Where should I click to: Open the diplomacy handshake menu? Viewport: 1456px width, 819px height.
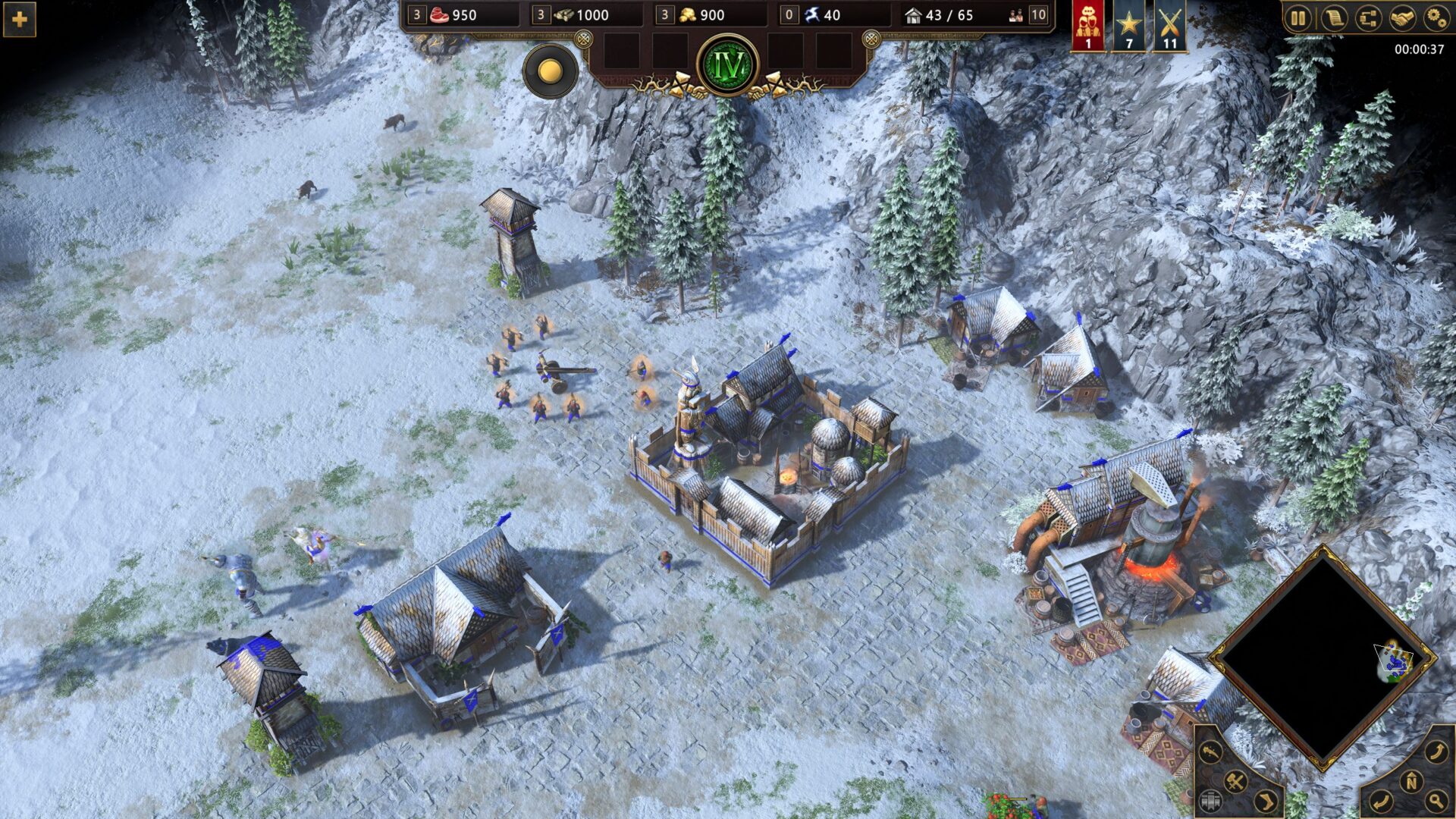coord(1402,18)
